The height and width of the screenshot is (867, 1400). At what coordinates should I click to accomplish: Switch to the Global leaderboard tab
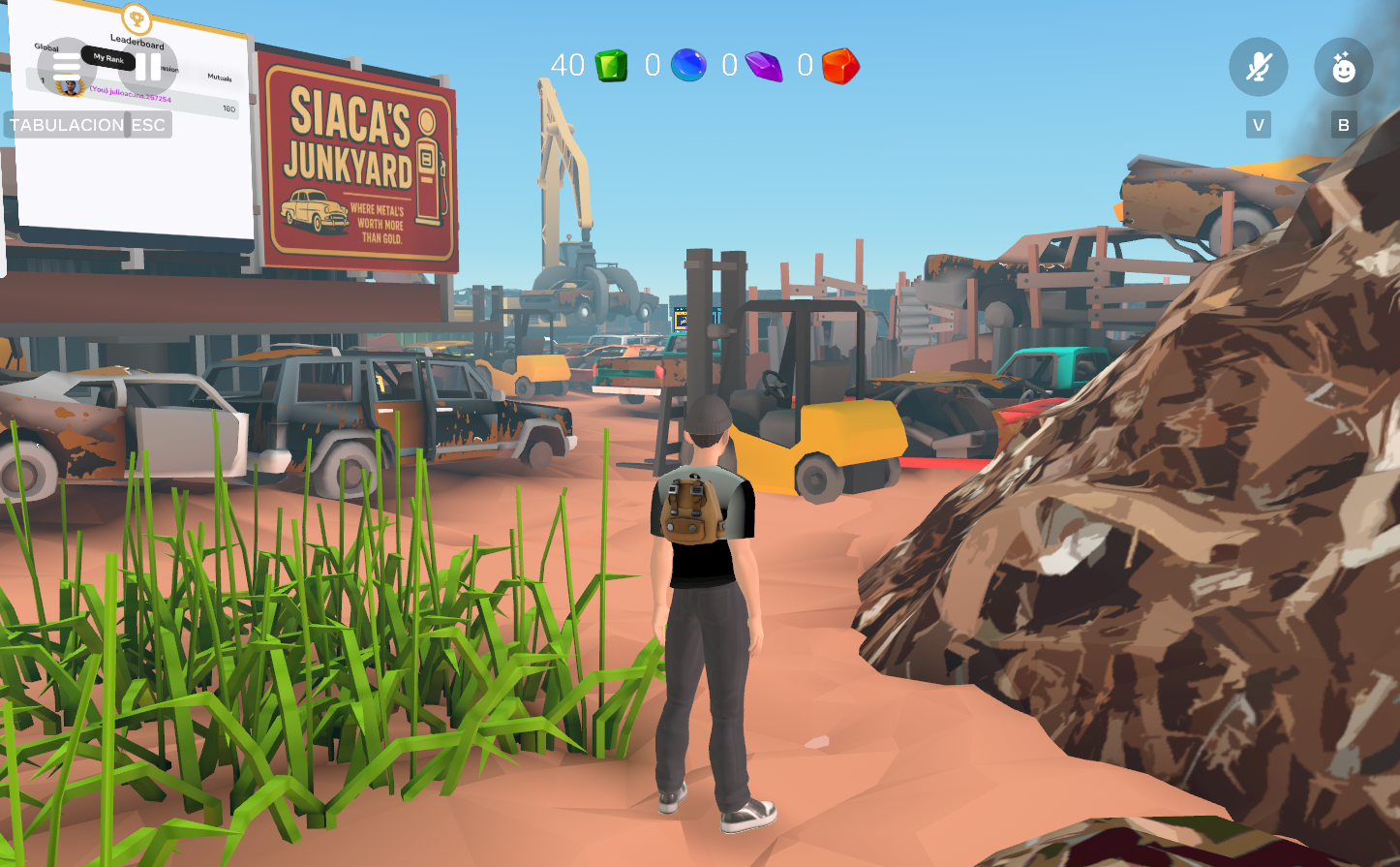click(46, 46)
